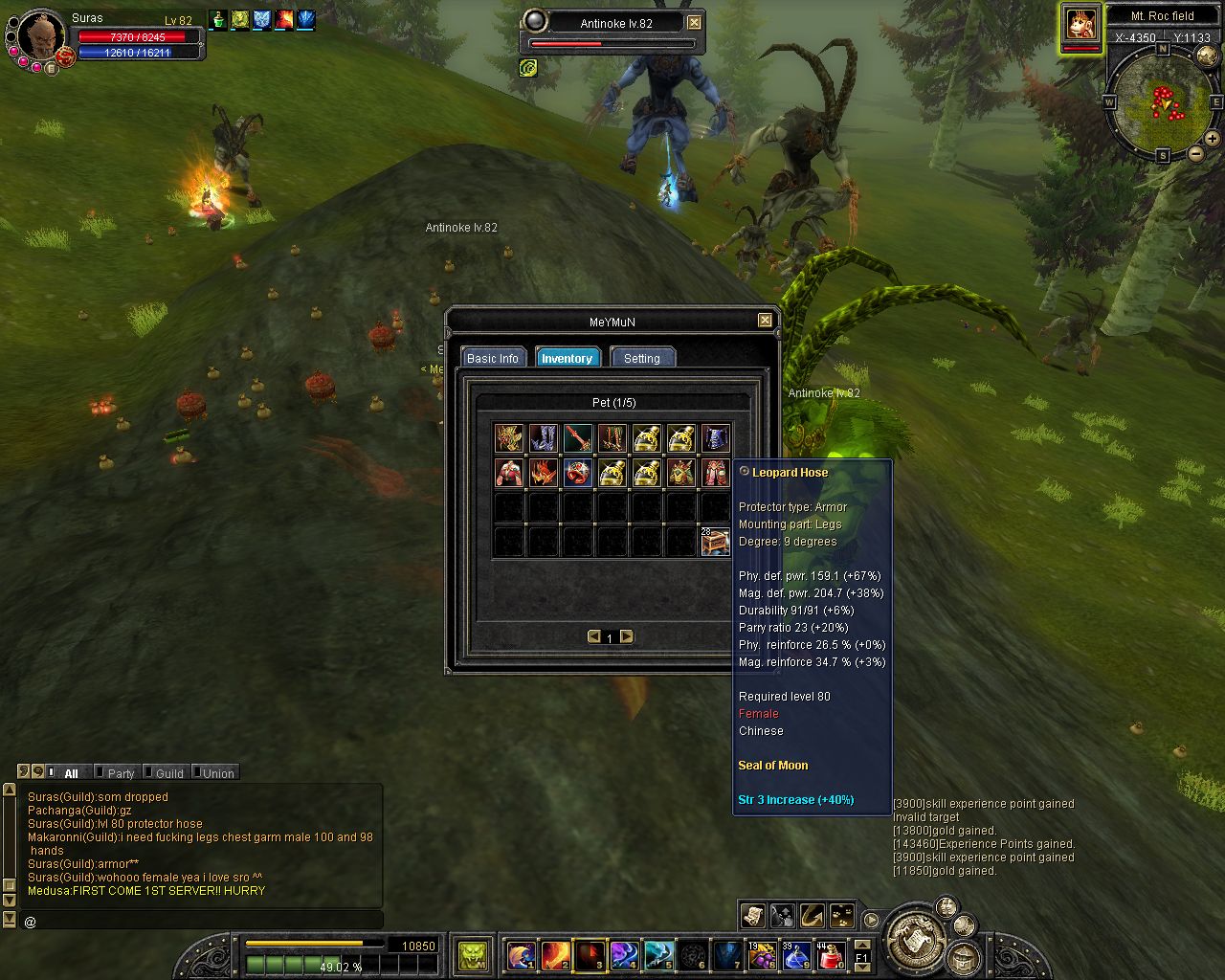Zoom in the minimap
Screen dimensions: 1225x980
1213,139
